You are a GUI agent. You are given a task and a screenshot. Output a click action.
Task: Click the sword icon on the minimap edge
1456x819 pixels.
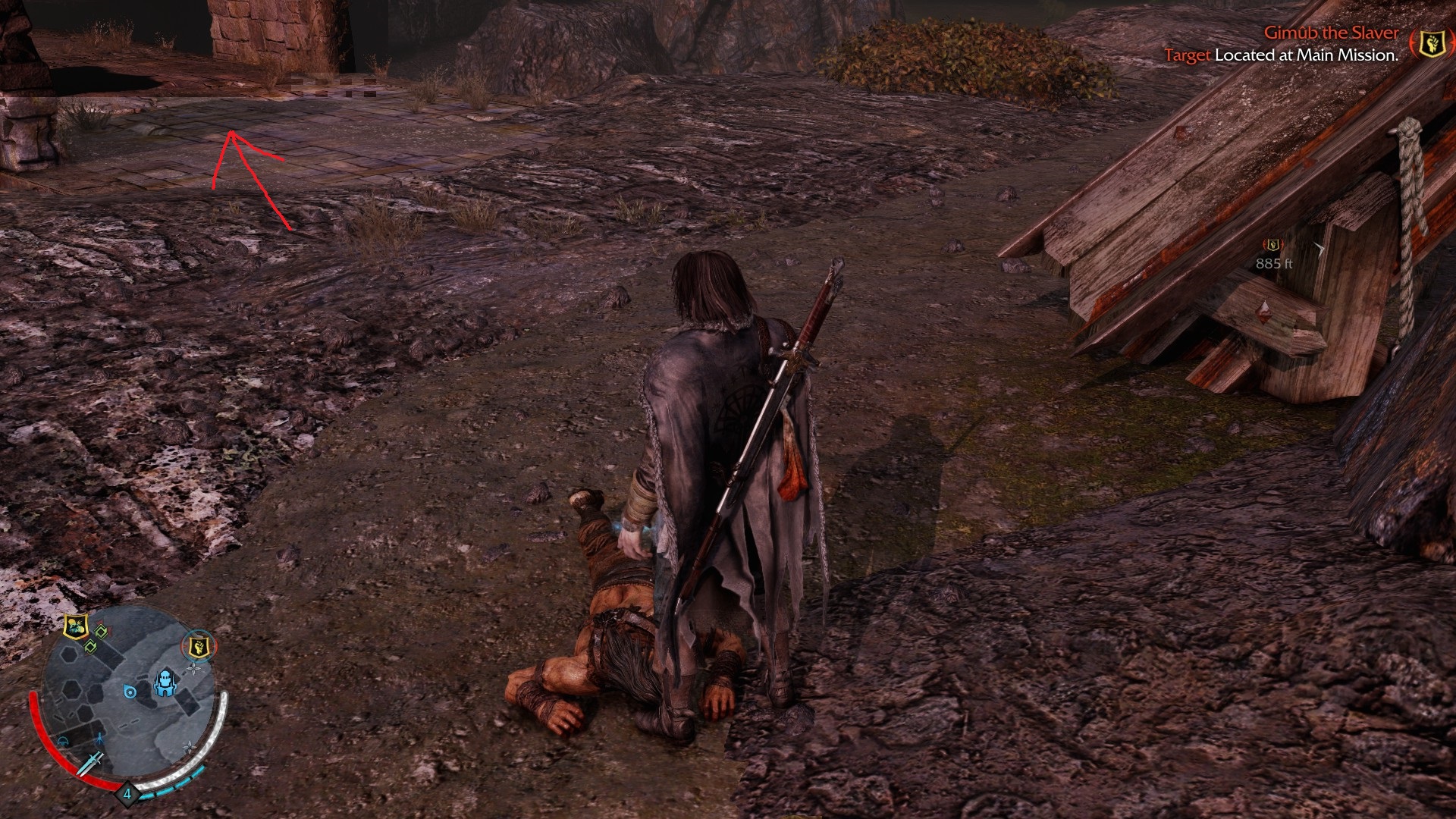(x=92, y=761)
